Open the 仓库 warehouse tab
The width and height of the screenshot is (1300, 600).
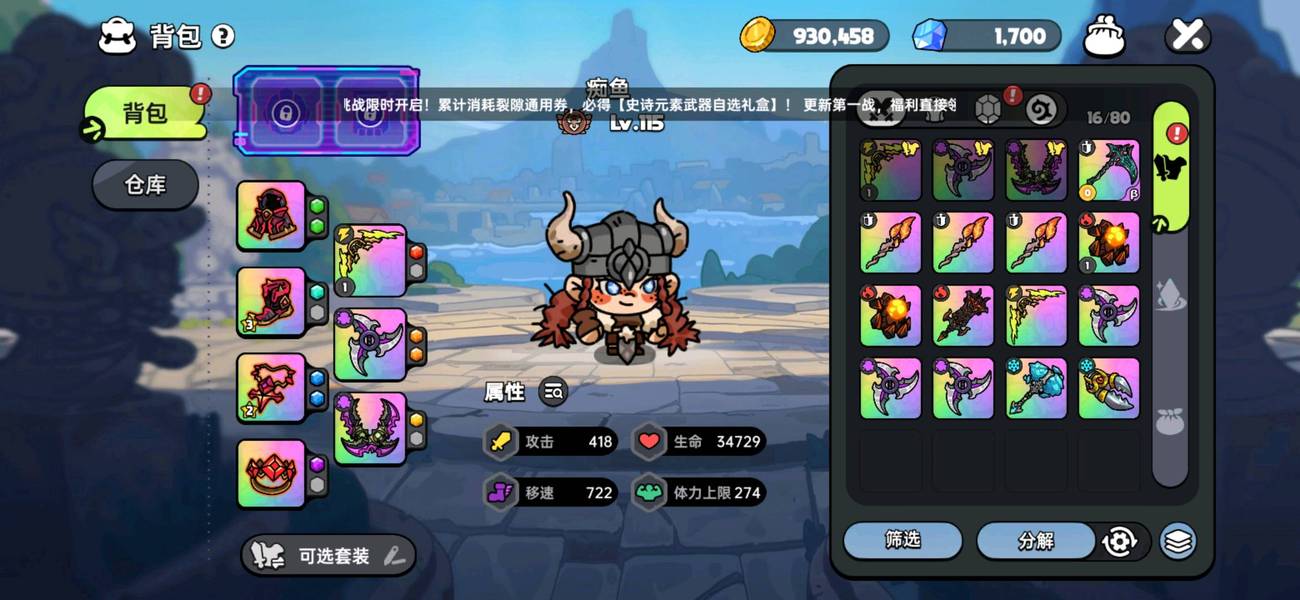[145, 185]
